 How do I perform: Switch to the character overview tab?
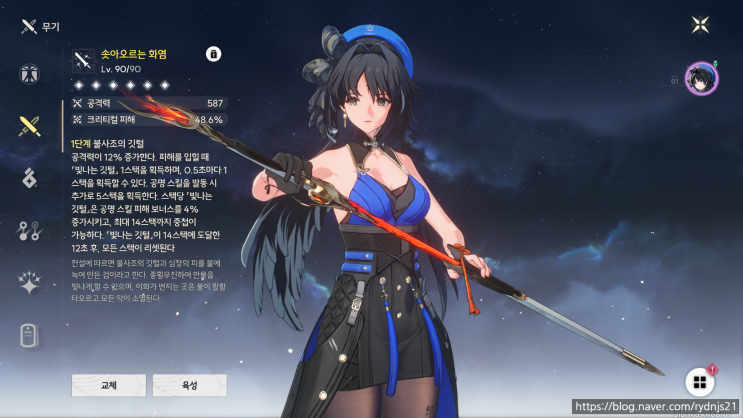(29, 74)
